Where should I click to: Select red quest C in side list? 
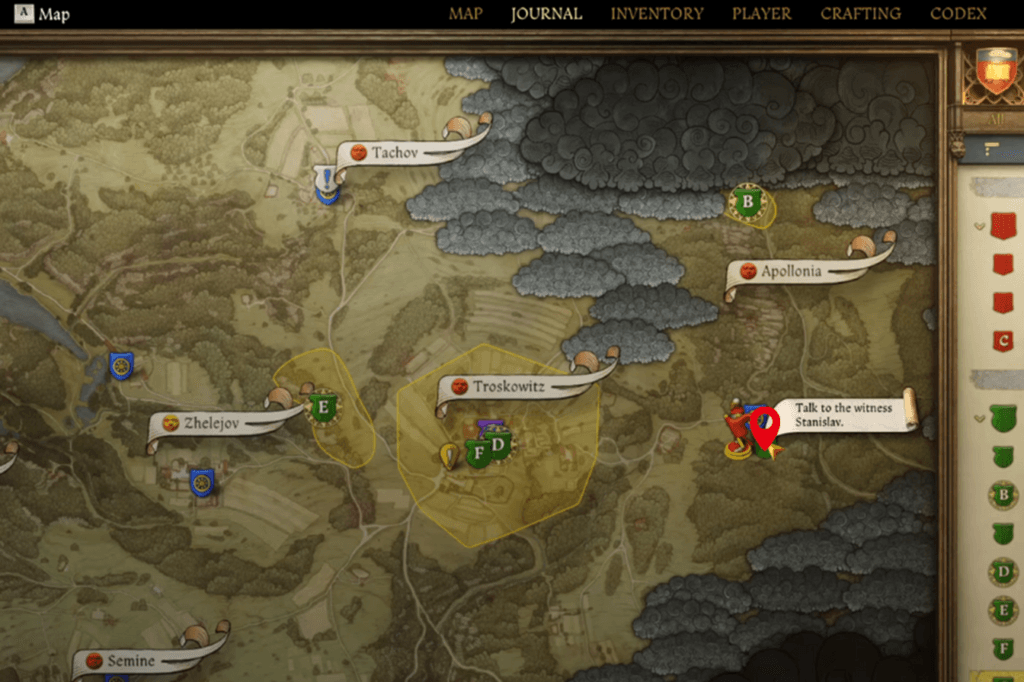tap(1003, 341)
